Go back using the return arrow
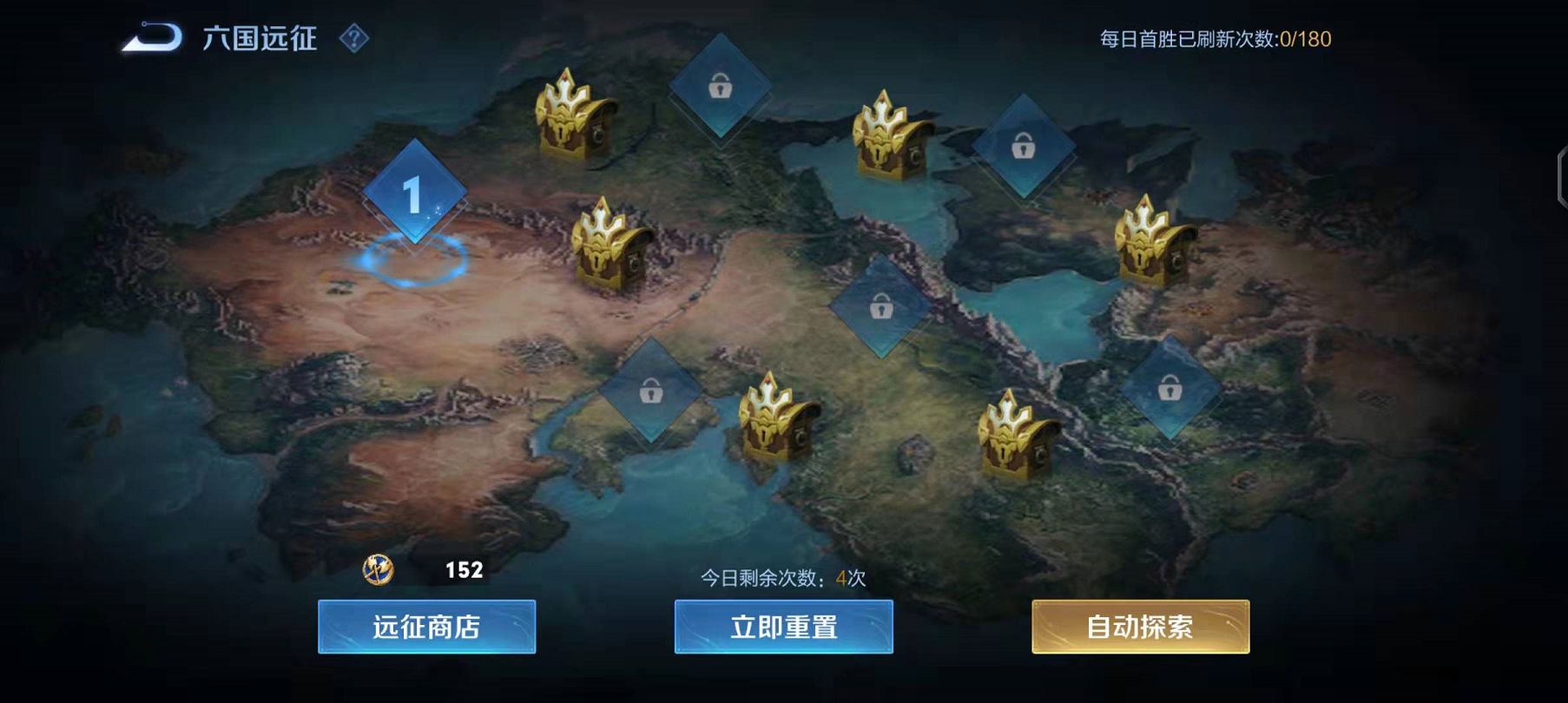Image resolution: width=1568 pixels, height=703 pixels. pyautogui.click(x=152, y=37)
